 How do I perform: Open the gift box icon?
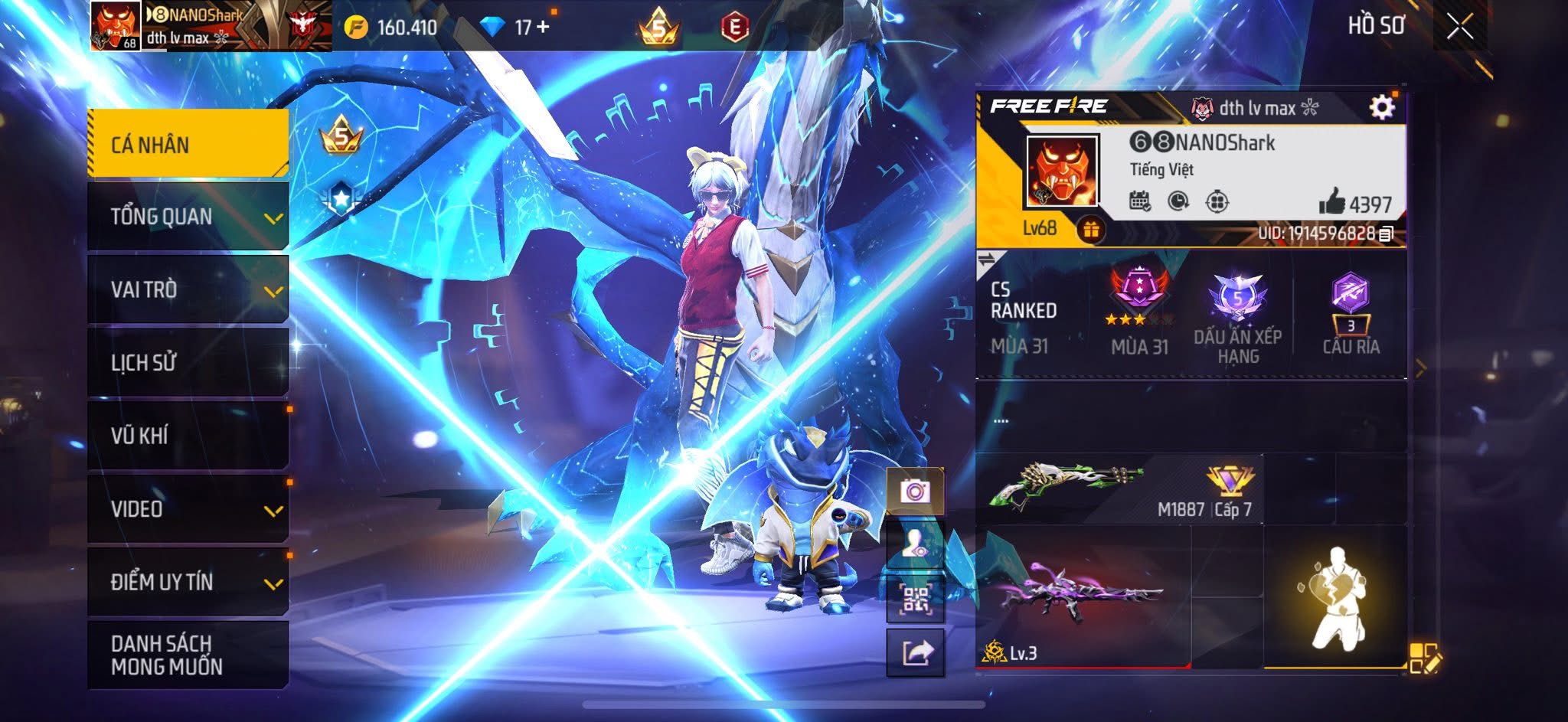pos(1090,229)
